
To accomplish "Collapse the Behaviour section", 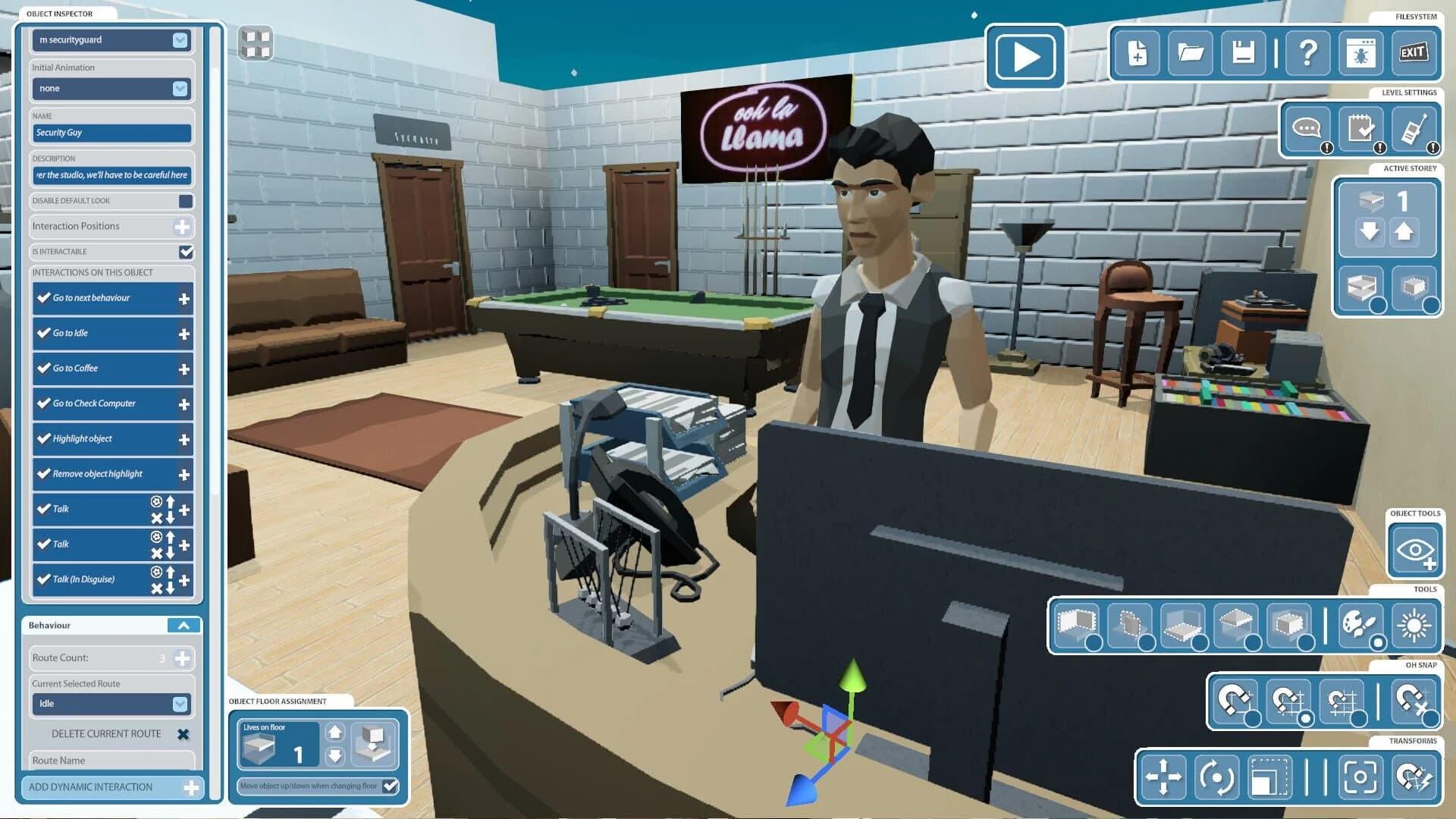I will (x=182, y=625).
